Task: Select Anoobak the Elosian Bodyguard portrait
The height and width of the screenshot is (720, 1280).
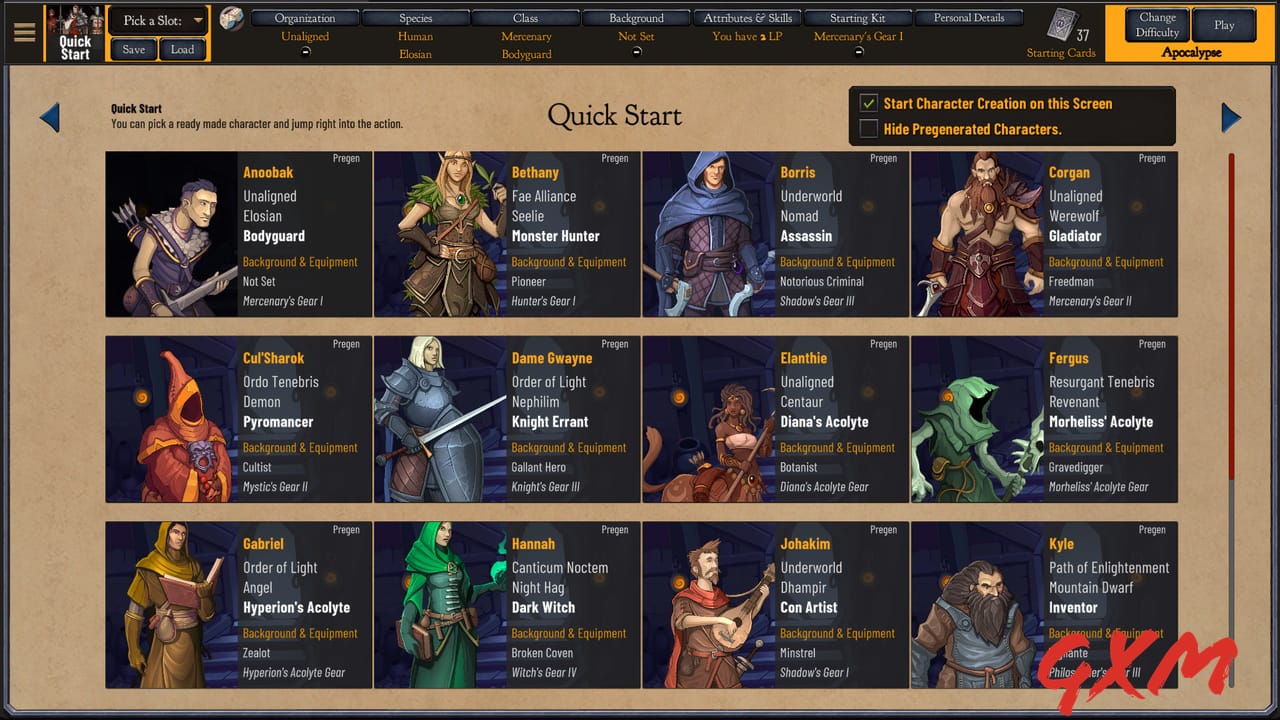Action: pyautogui.click(x=170, y=234)
